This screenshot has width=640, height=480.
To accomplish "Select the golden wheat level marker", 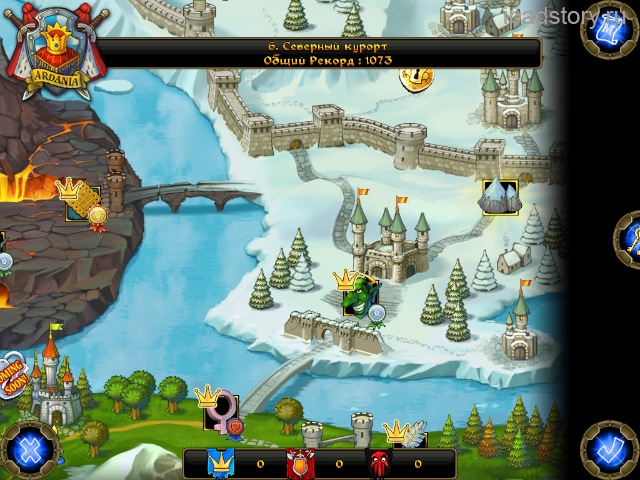I will pos(82,202).
